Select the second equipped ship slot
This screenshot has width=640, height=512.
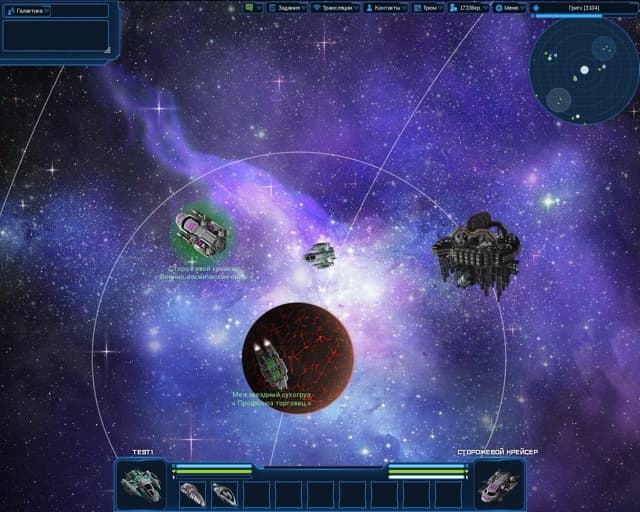(x=225, y=493)
